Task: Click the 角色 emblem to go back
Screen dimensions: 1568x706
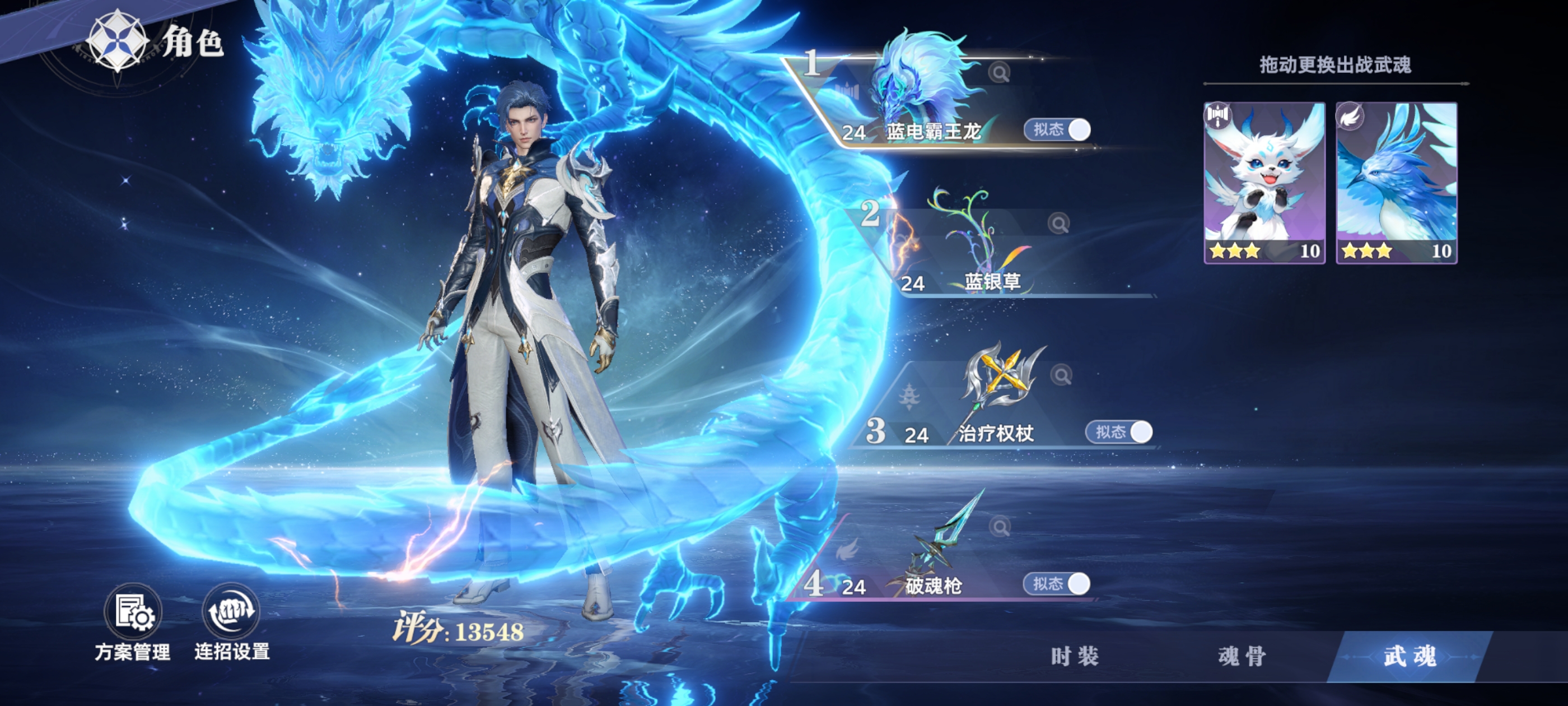Action: (117, 41)
